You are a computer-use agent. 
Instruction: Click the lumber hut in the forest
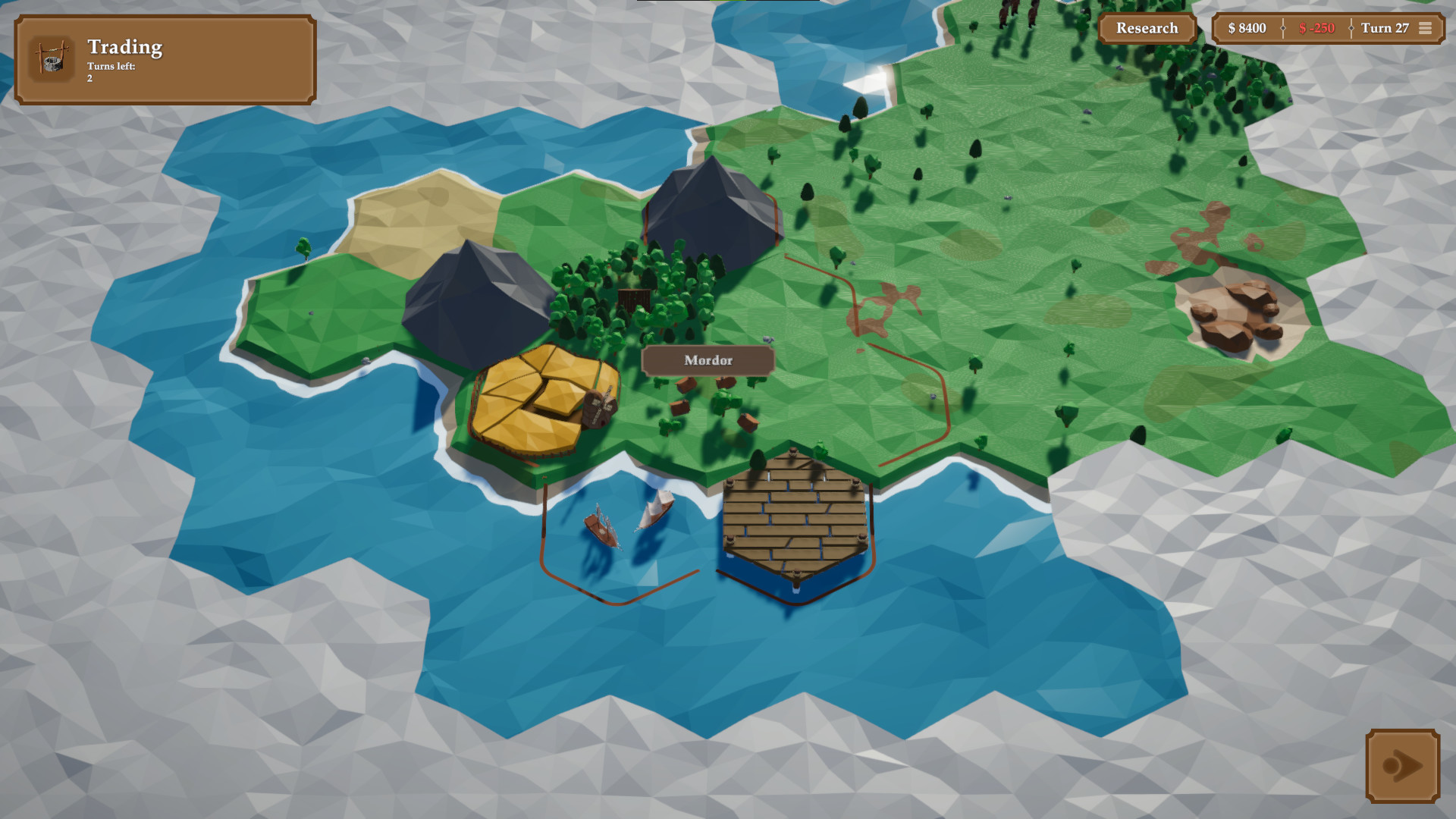pyautogui.click(x=635, y=297)
